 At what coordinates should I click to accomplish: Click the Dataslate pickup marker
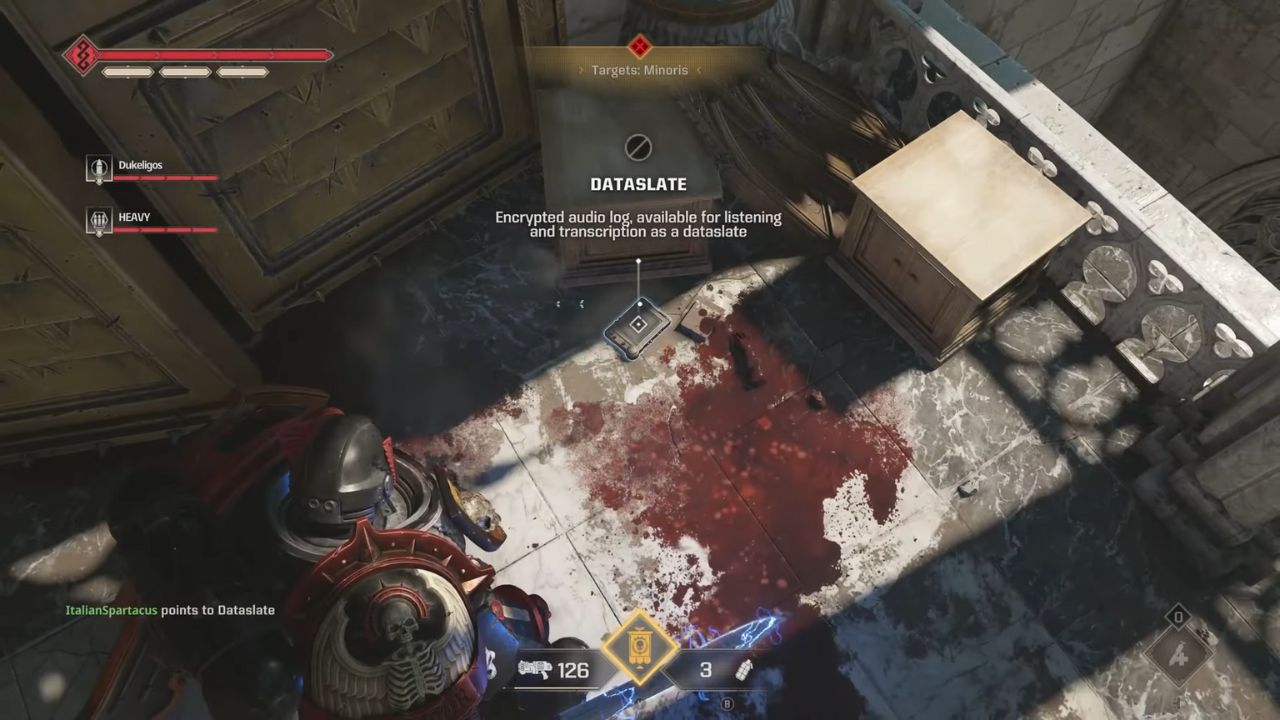pyautogui.click(x=638, y=325)
